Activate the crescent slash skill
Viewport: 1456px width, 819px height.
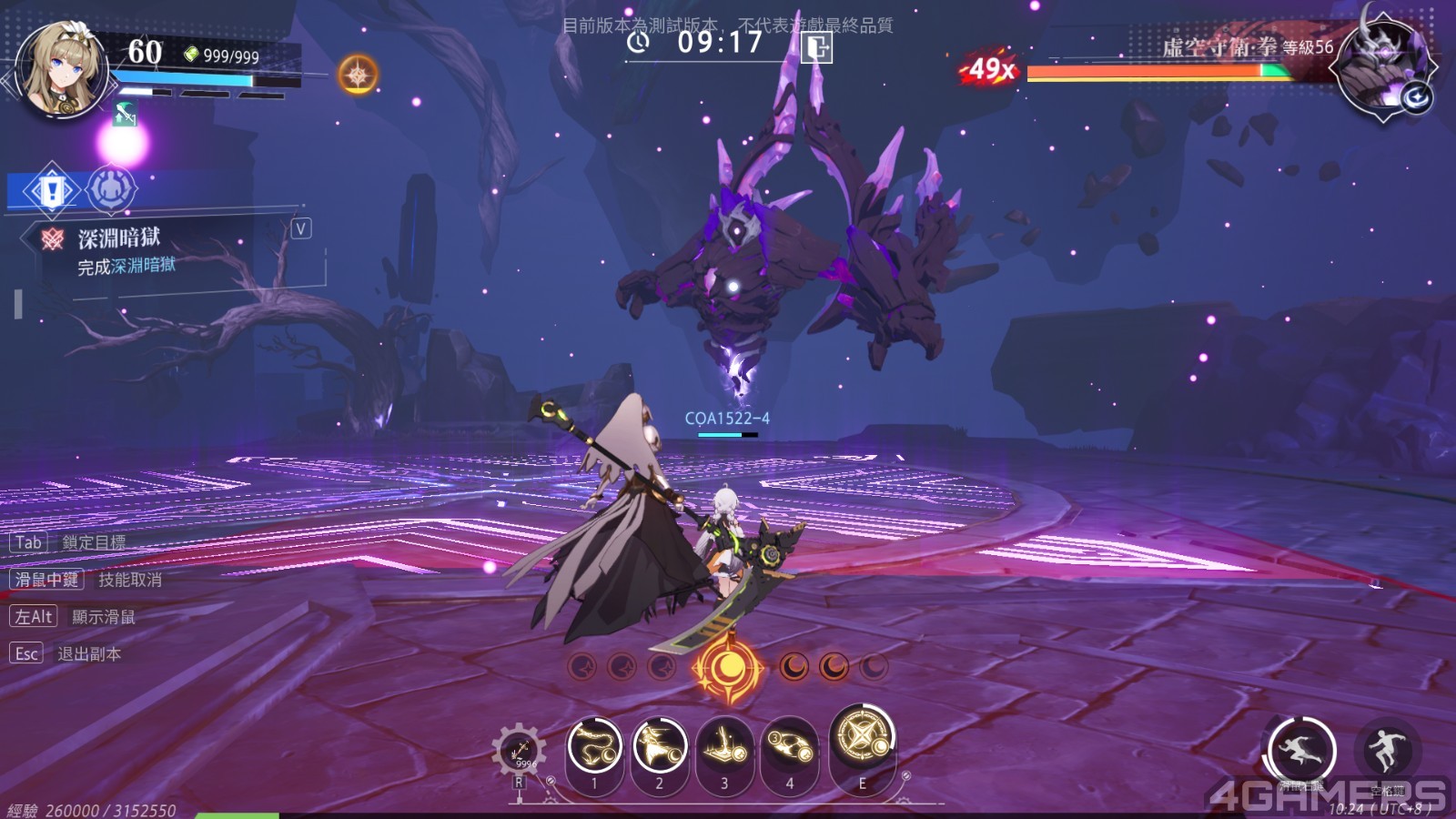(x=790, y=749)
